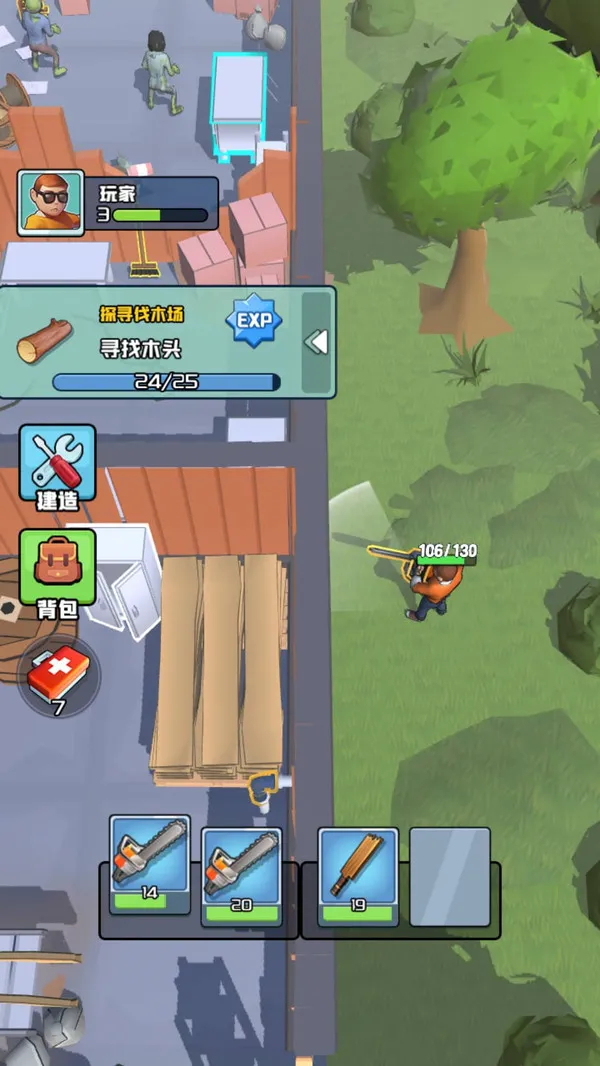Image resolution: width=600 pixels, height=1066 pixels.
Task: Tap the player avatar portrait
Action: pos(51,203)
